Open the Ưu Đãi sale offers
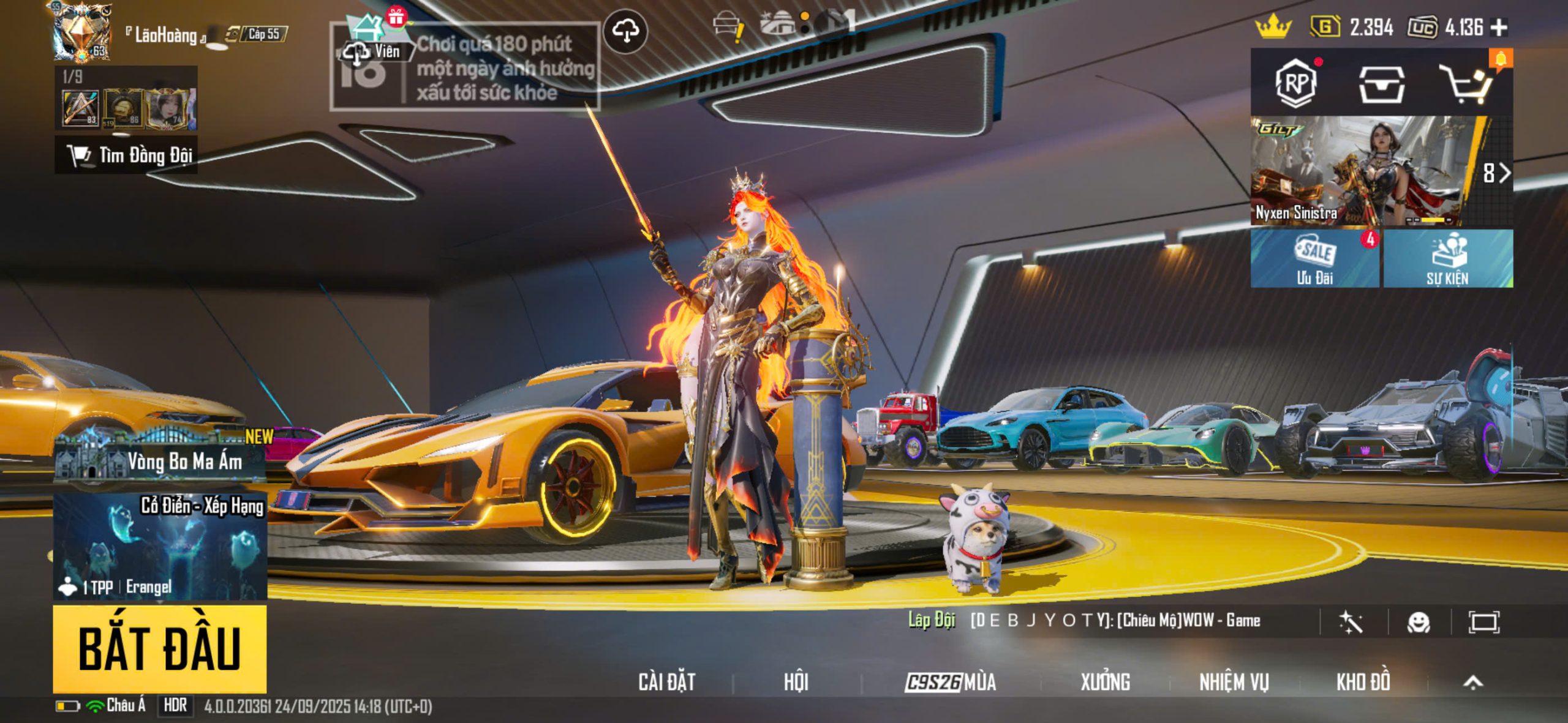This screenshot has width=1568, height=723. pos(1314,258)
